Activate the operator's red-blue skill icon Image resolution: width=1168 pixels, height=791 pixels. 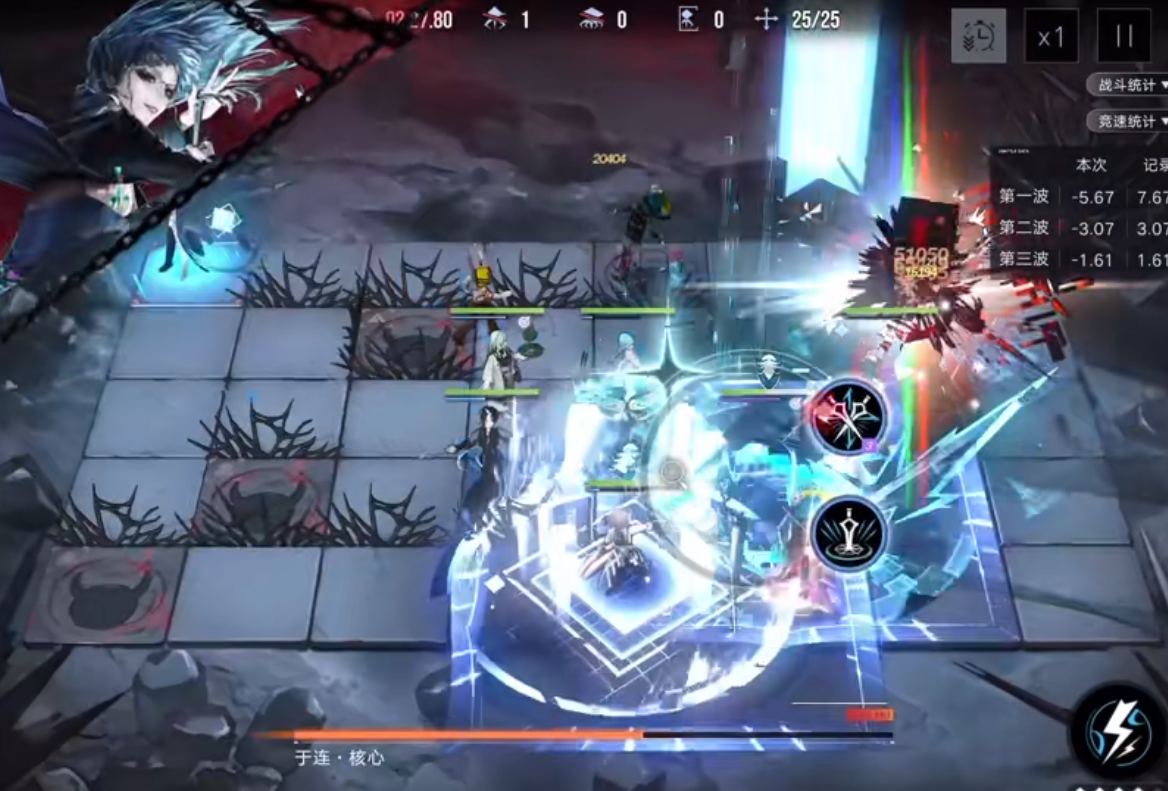click(848, 416)
